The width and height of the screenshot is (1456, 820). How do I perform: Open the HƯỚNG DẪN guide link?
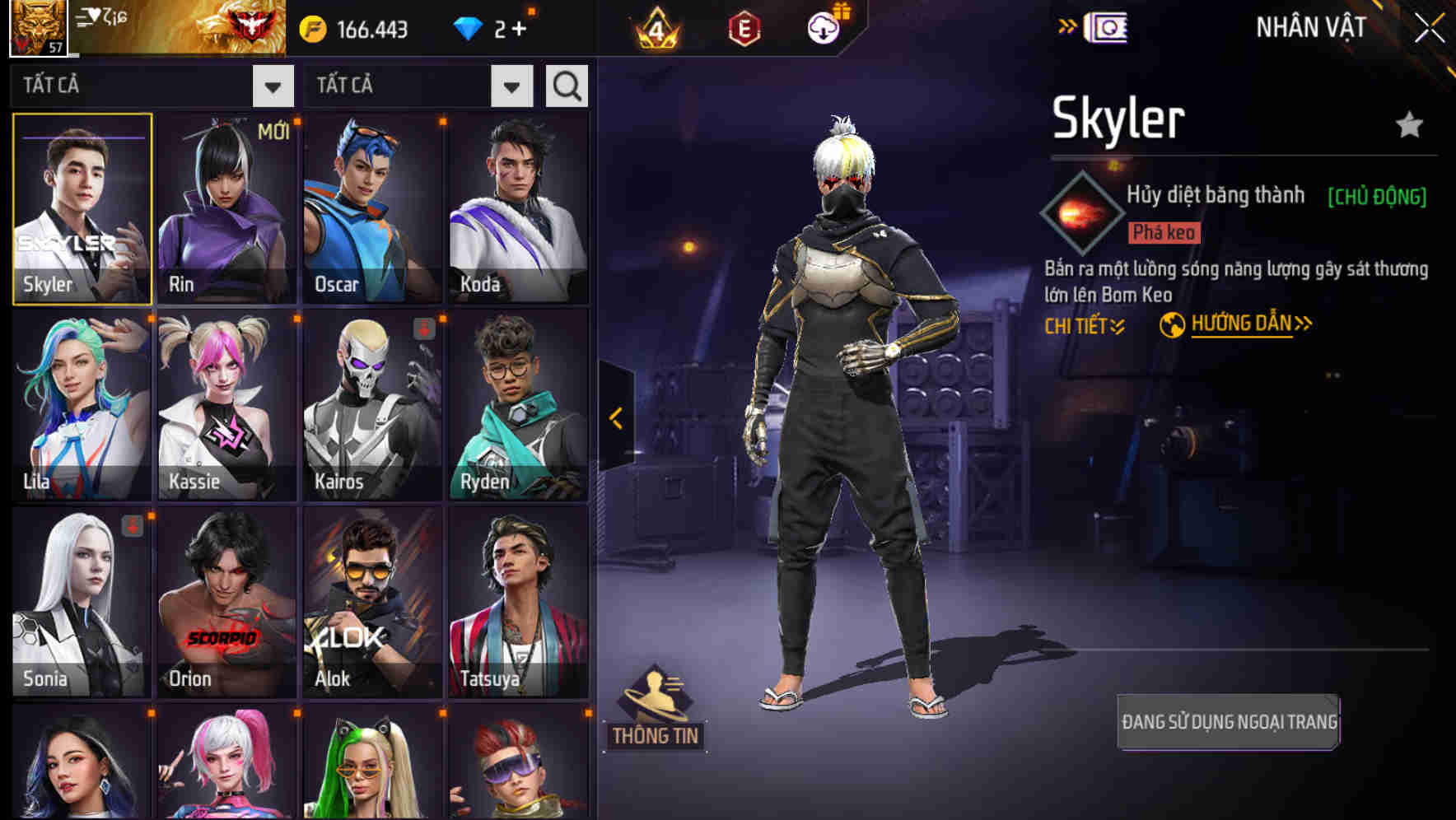pos(1243,324)
